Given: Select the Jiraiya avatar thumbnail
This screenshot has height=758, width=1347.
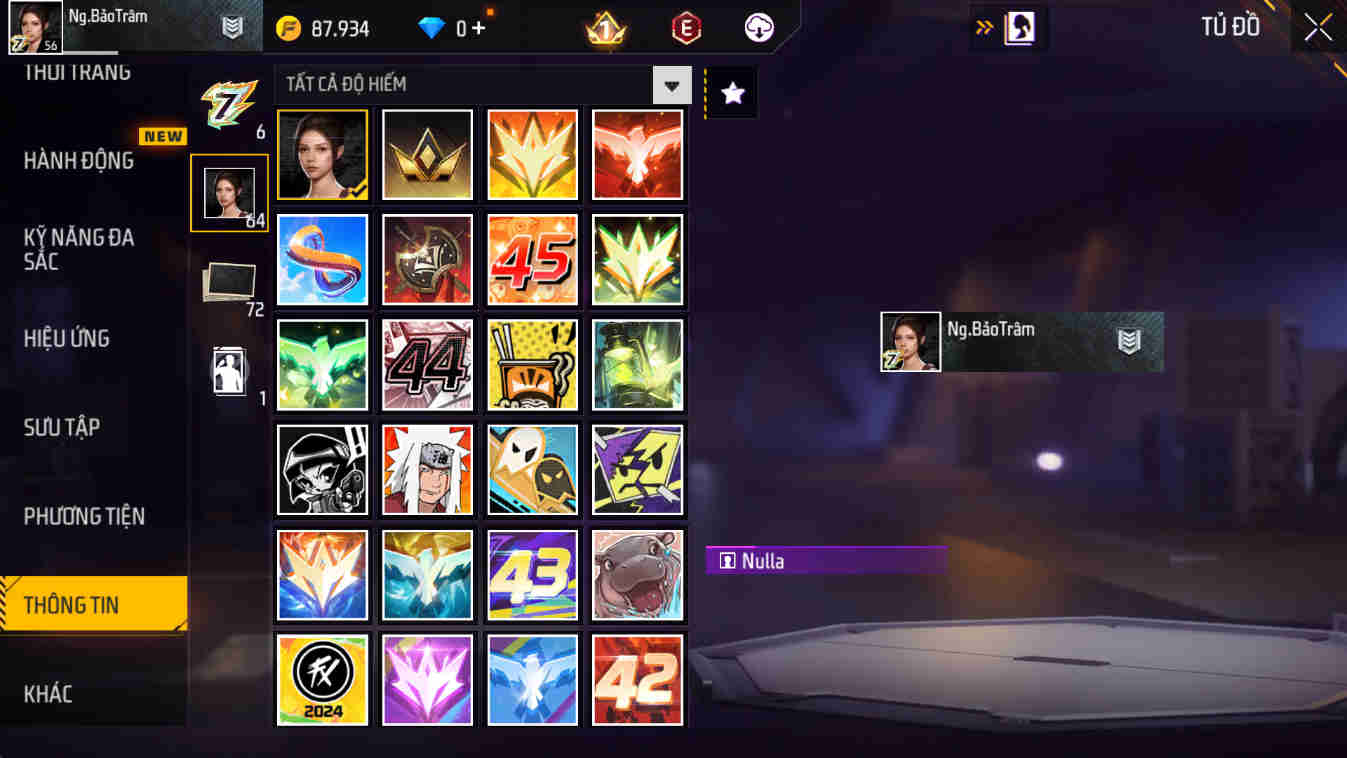Looking at the screenshot, I should coord(427,469).
